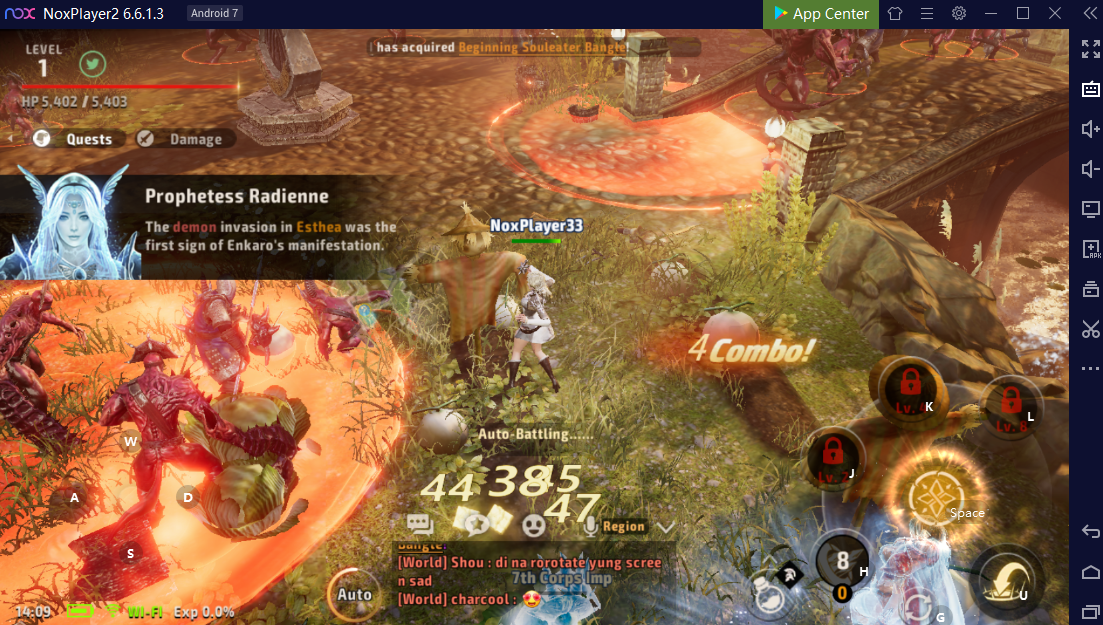The height and width of the screenshot is (625, 1103).
Task: Use the glowing main attack skill button
Action: click(x=935, y=497)
